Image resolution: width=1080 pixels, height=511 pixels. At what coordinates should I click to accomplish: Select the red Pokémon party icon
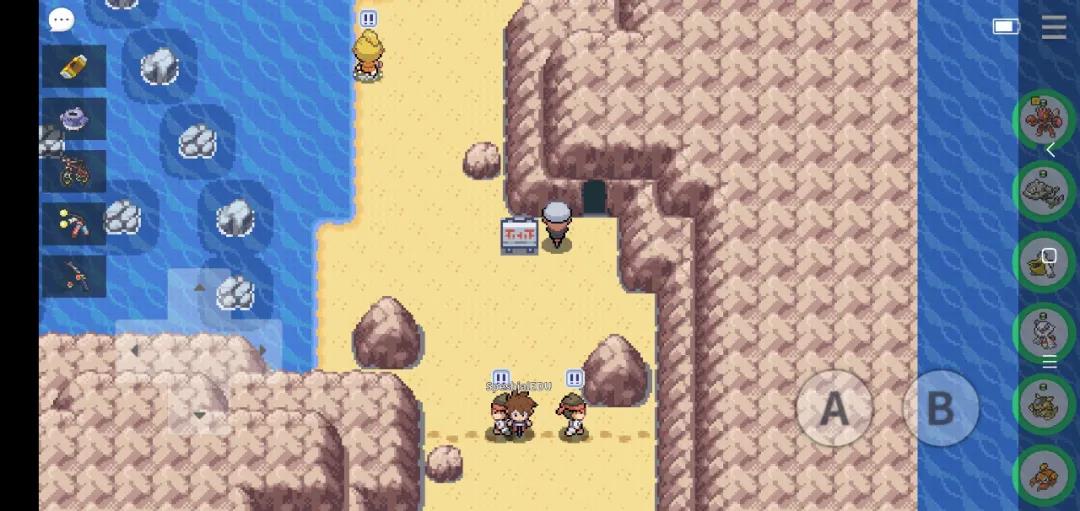[1044, 119]
